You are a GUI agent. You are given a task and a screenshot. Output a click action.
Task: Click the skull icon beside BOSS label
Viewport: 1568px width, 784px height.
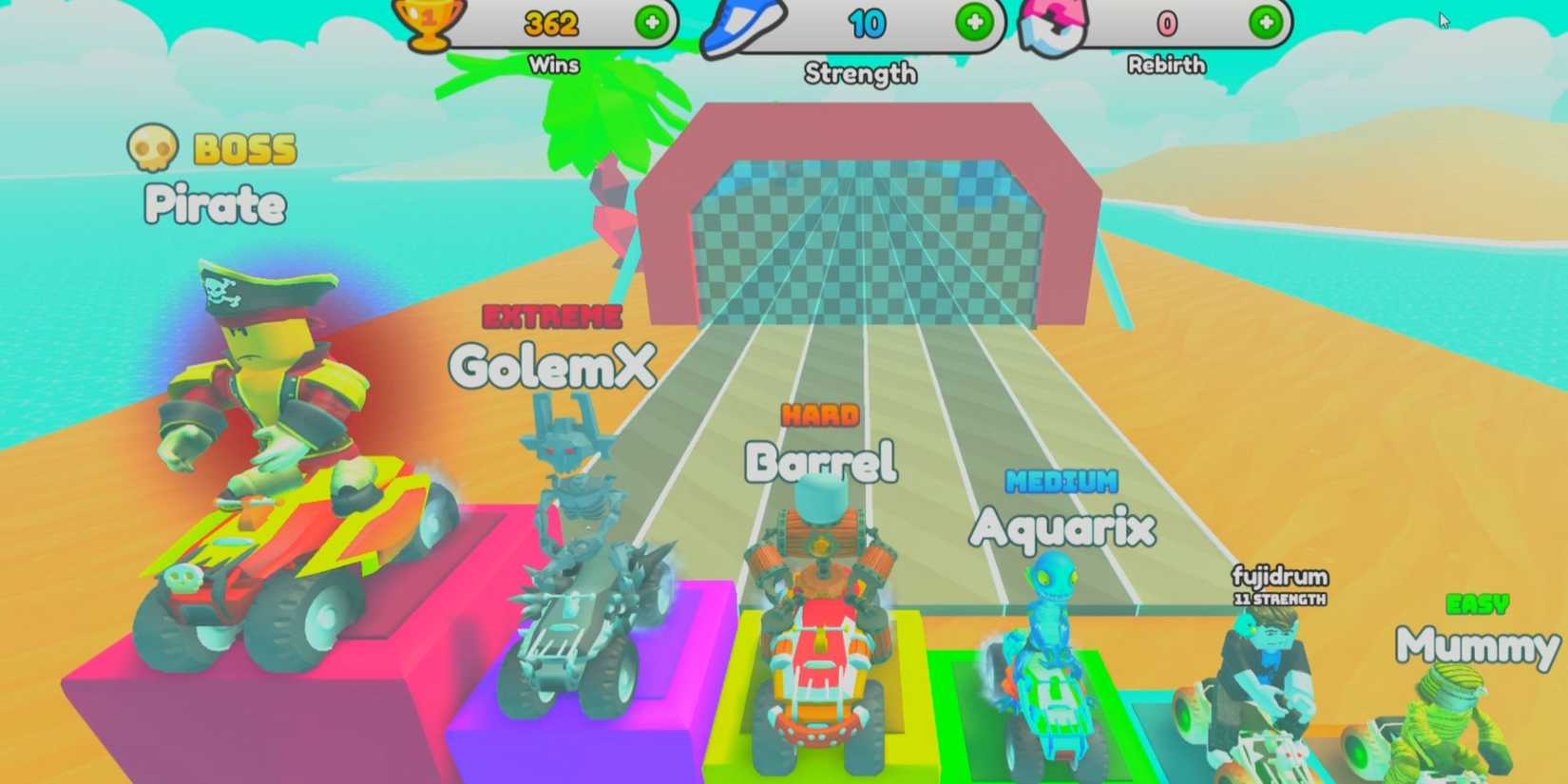(155, 147)
